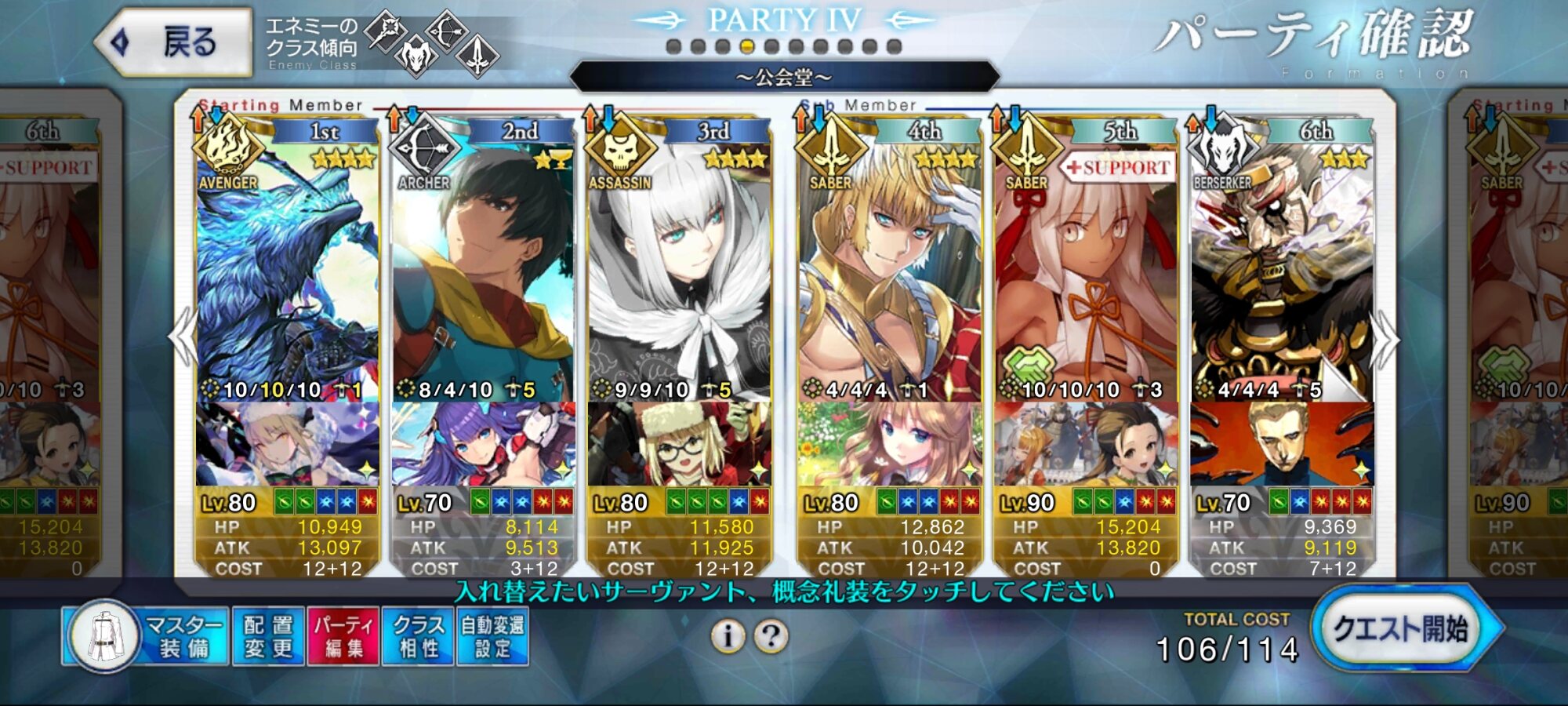The height and width of the screenshot is (706, 1568).
Task: Show クラス相性 class affinity chart
Action: [418, 636]
